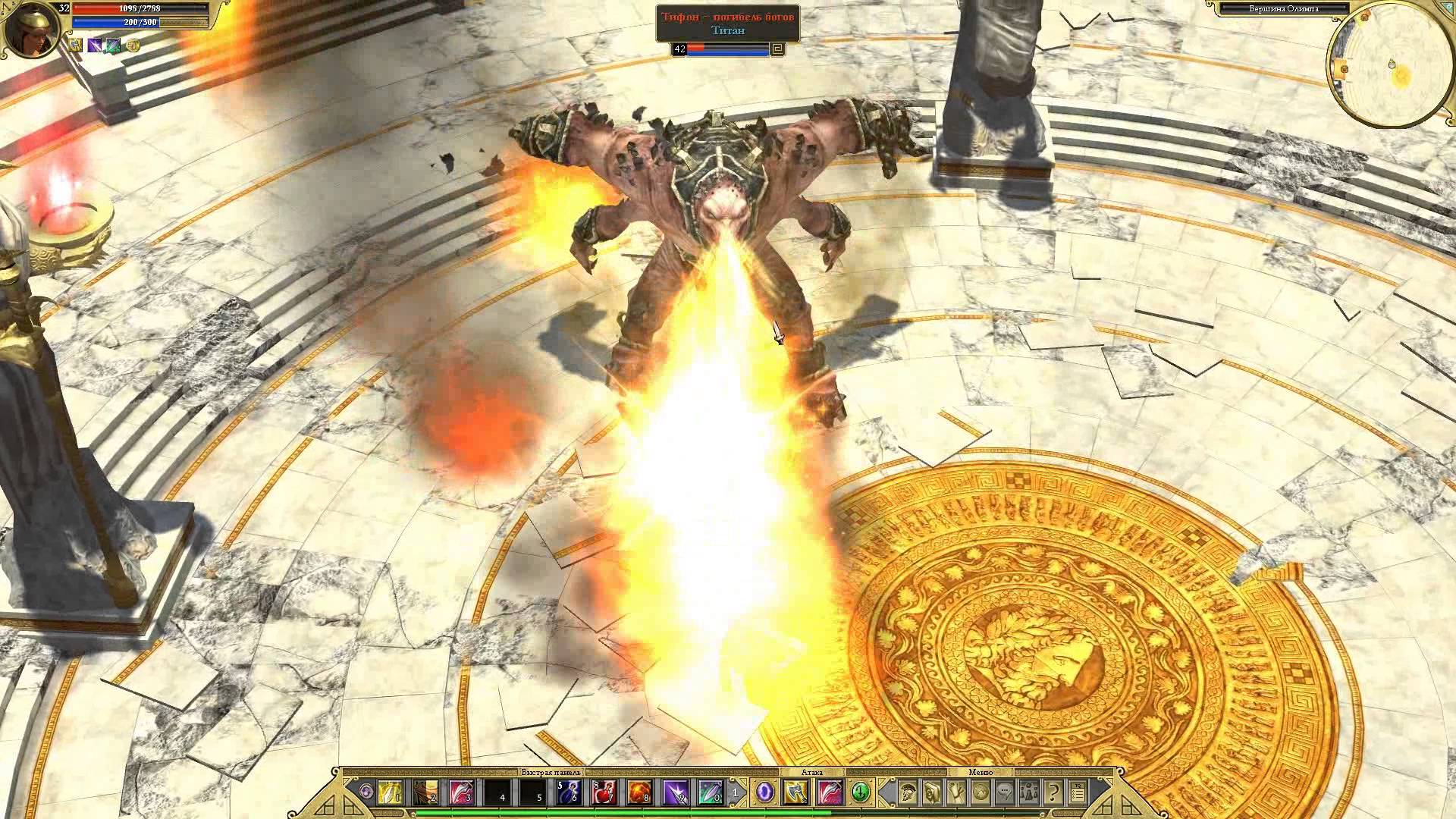Open the quest journal book icon
The image size is (1456, 819).
click(932, 793)
